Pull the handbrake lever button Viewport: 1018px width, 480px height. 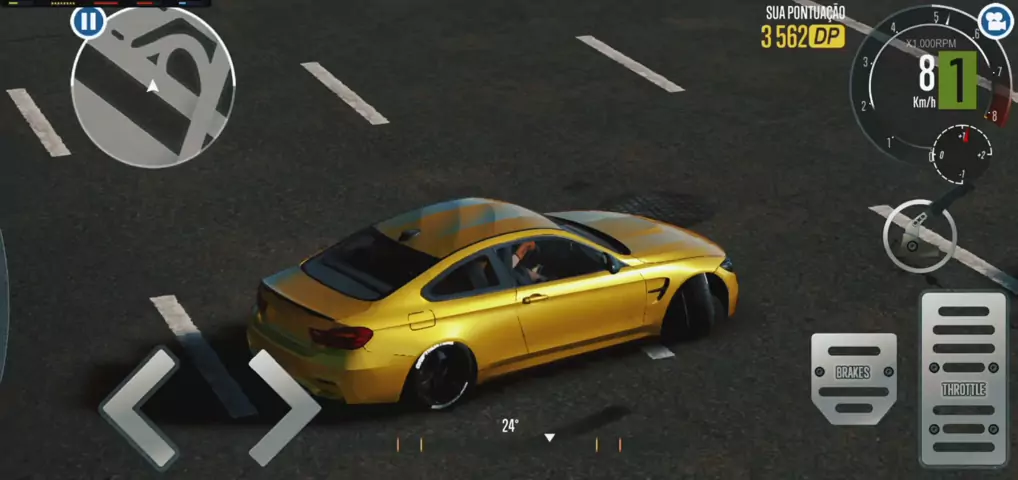(x=919, y=236)
